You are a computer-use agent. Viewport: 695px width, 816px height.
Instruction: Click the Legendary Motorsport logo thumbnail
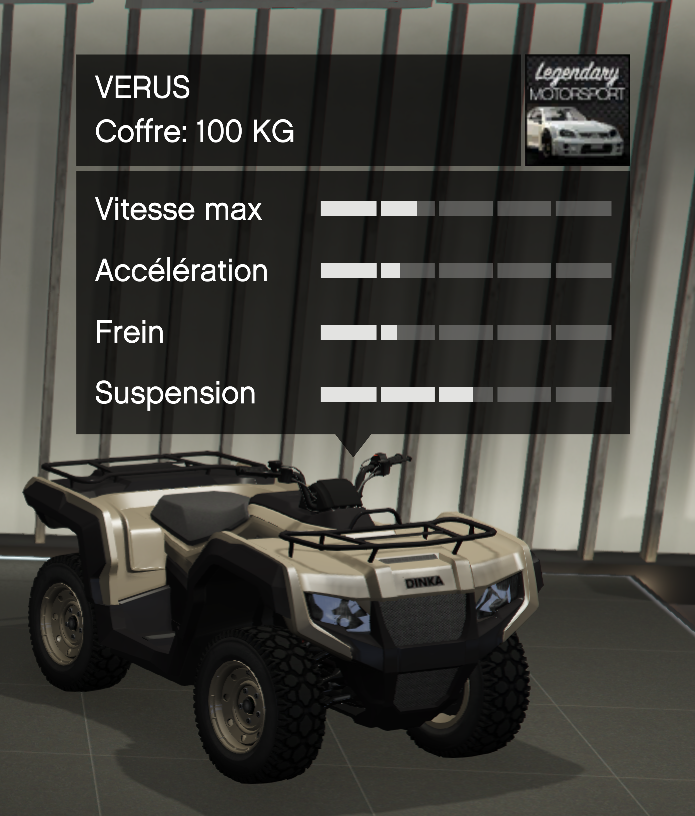(577, 110)
